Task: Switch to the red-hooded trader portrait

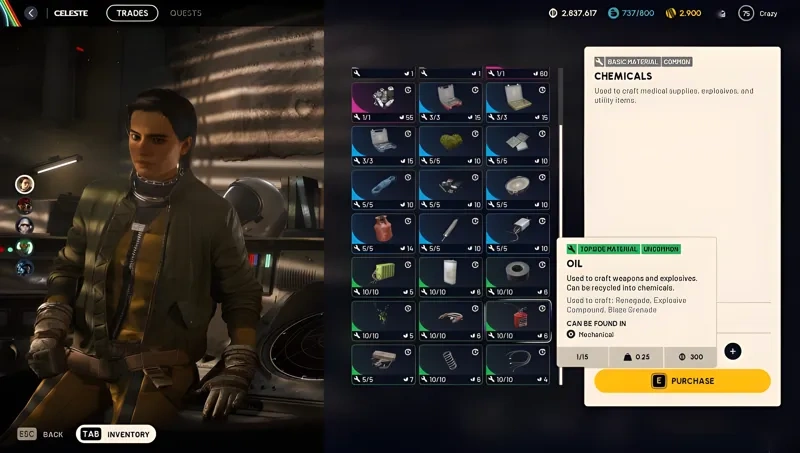Action: [x=25, y=205]
